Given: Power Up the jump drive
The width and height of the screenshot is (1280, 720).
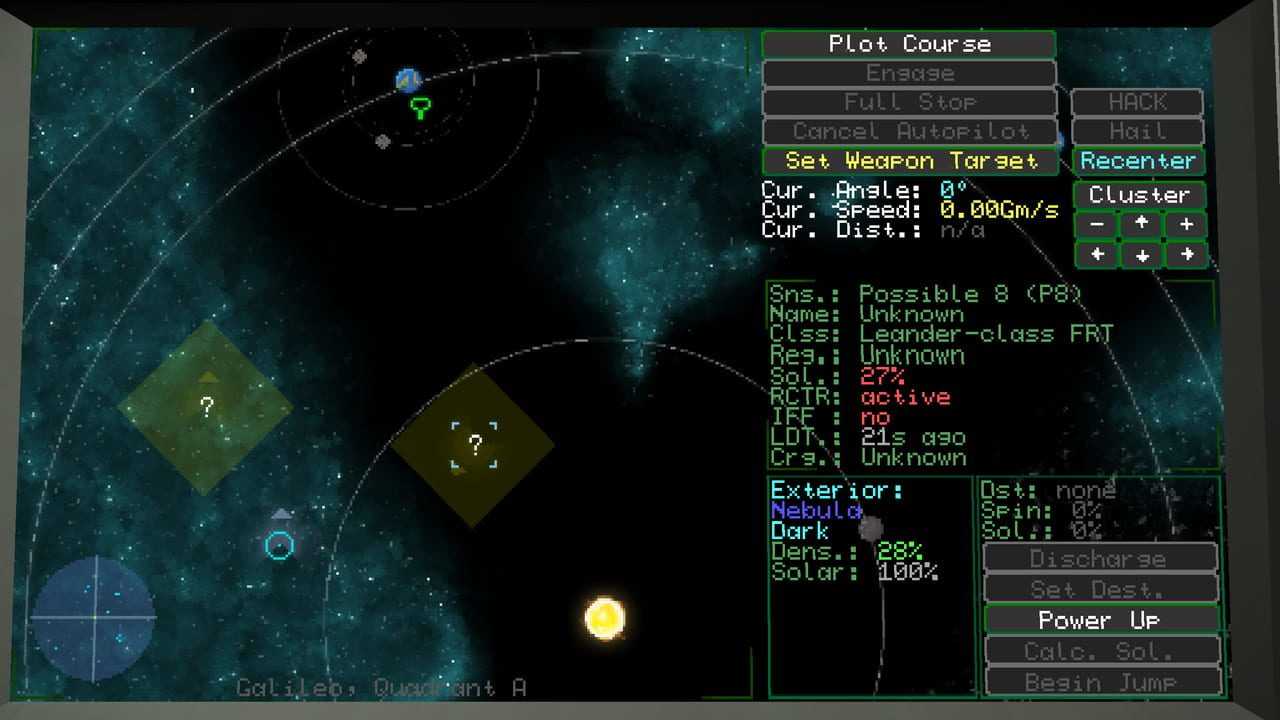Looking at the screenshot, I should coord(1100,621).
